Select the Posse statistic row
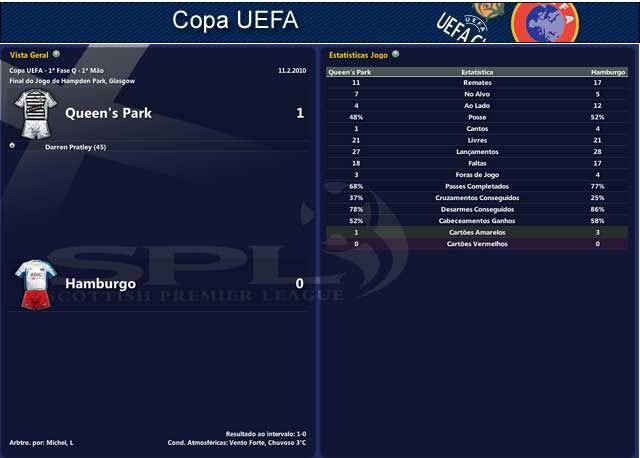 click(476, 117)
